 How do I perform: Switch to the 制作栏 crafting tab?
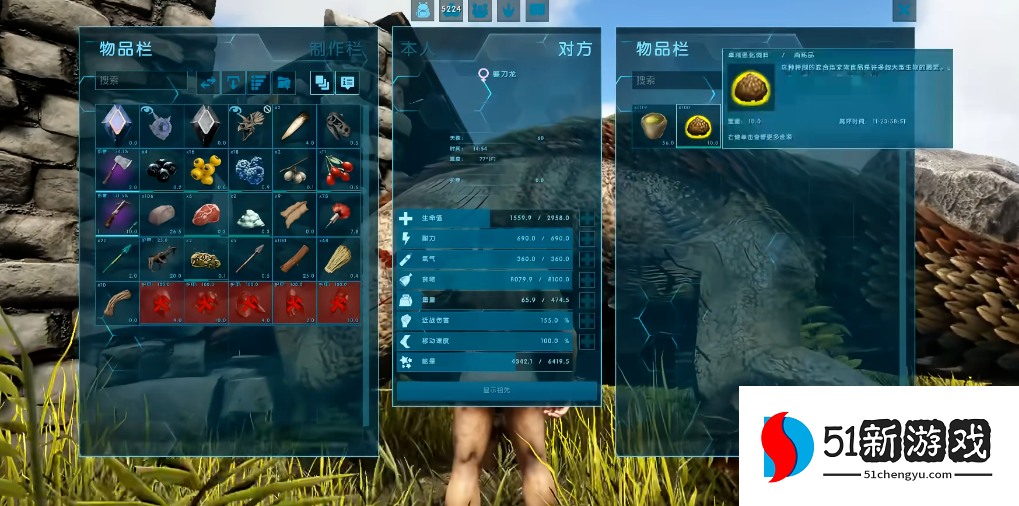[x=335, y=50]
